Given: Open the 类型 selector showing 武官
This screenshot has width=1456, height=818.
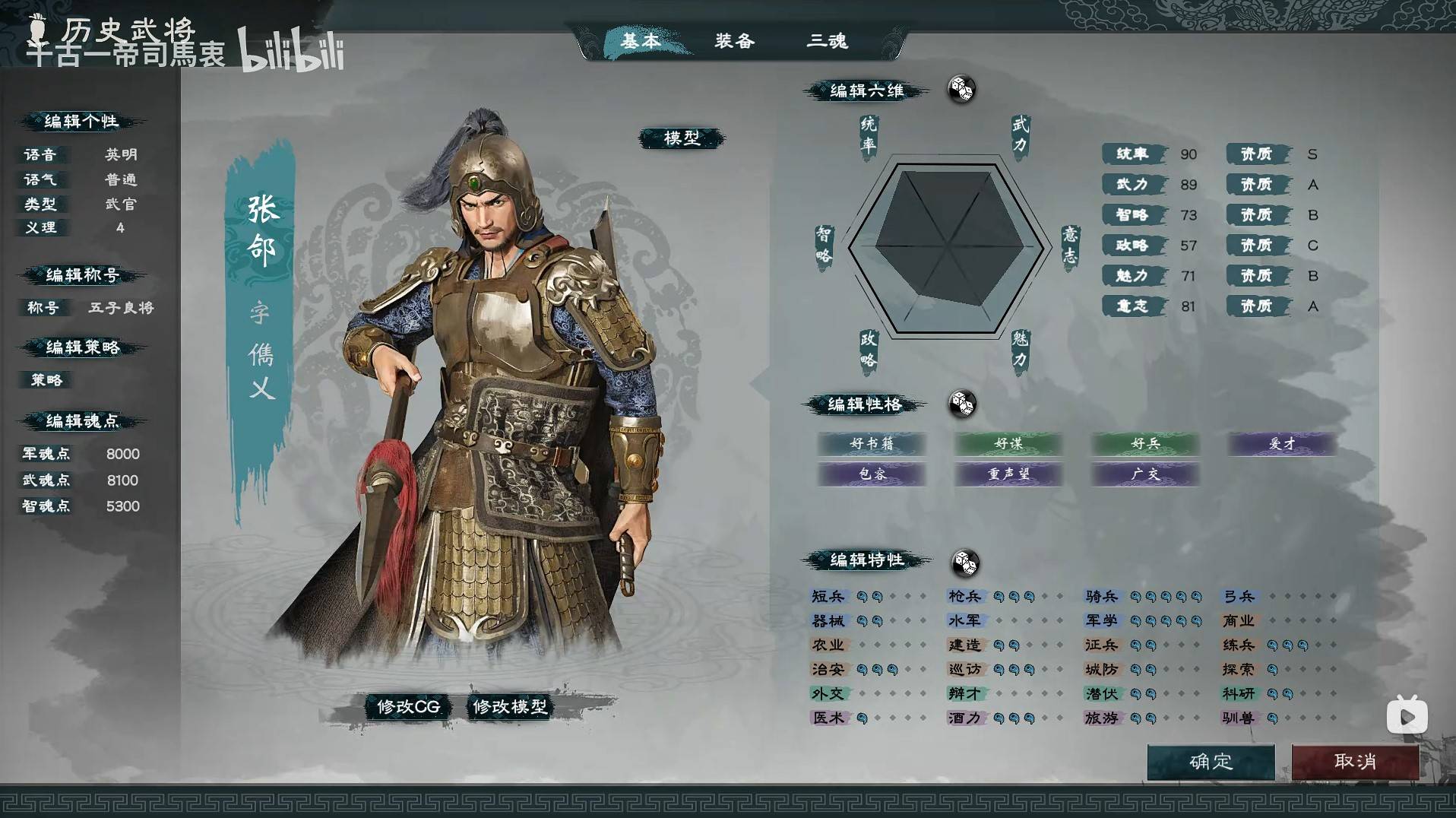Looking at the screenshot, I should click(119, 204).
